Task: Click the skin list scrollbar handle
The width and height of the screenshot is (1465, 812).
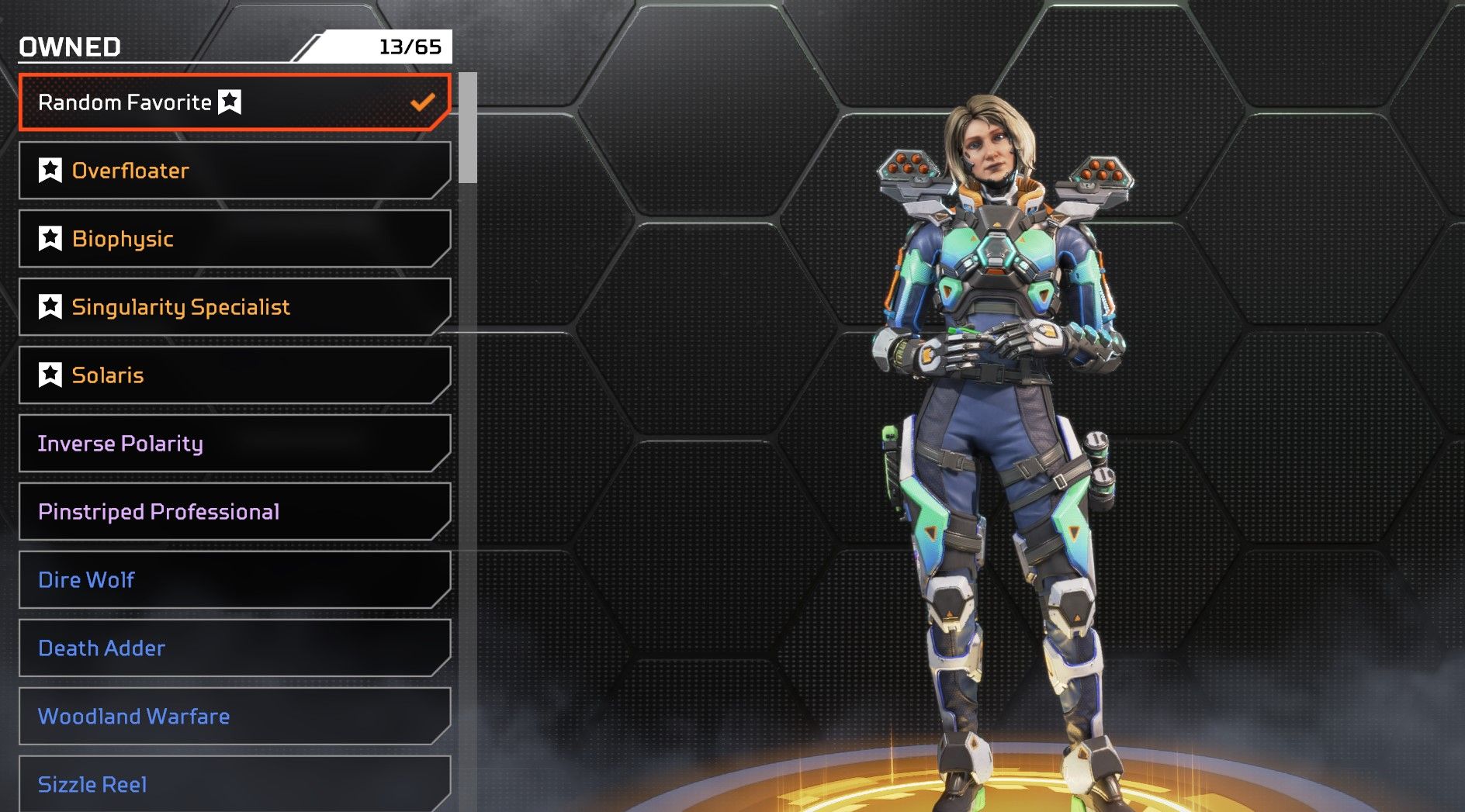Action: tap(467, 128)
